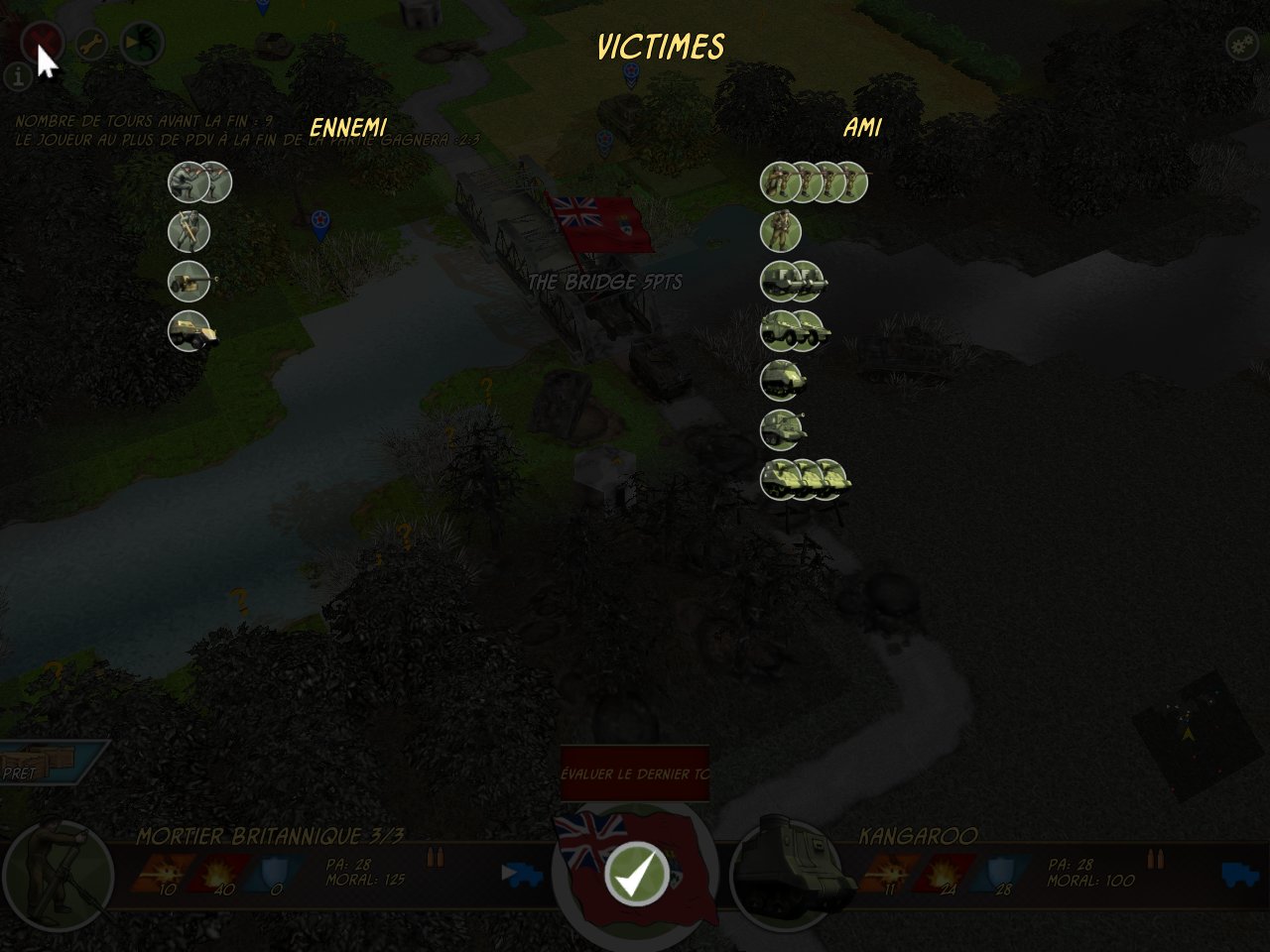Image resolution: width=1270 pixels, height=952 pixels.
Task: Confirm with the green checkmark button
Action: tap(636, 873)
